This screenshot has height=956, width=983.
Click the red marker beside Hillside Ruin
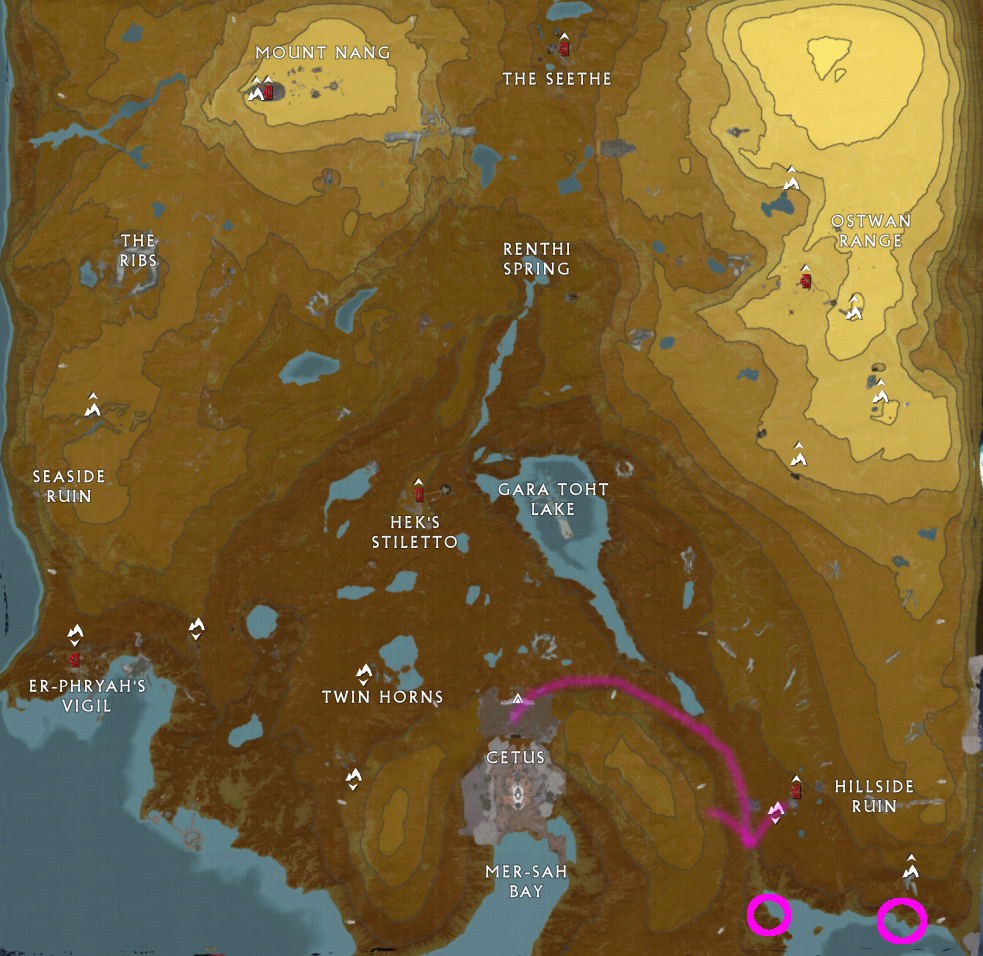[x=796, y=790]
